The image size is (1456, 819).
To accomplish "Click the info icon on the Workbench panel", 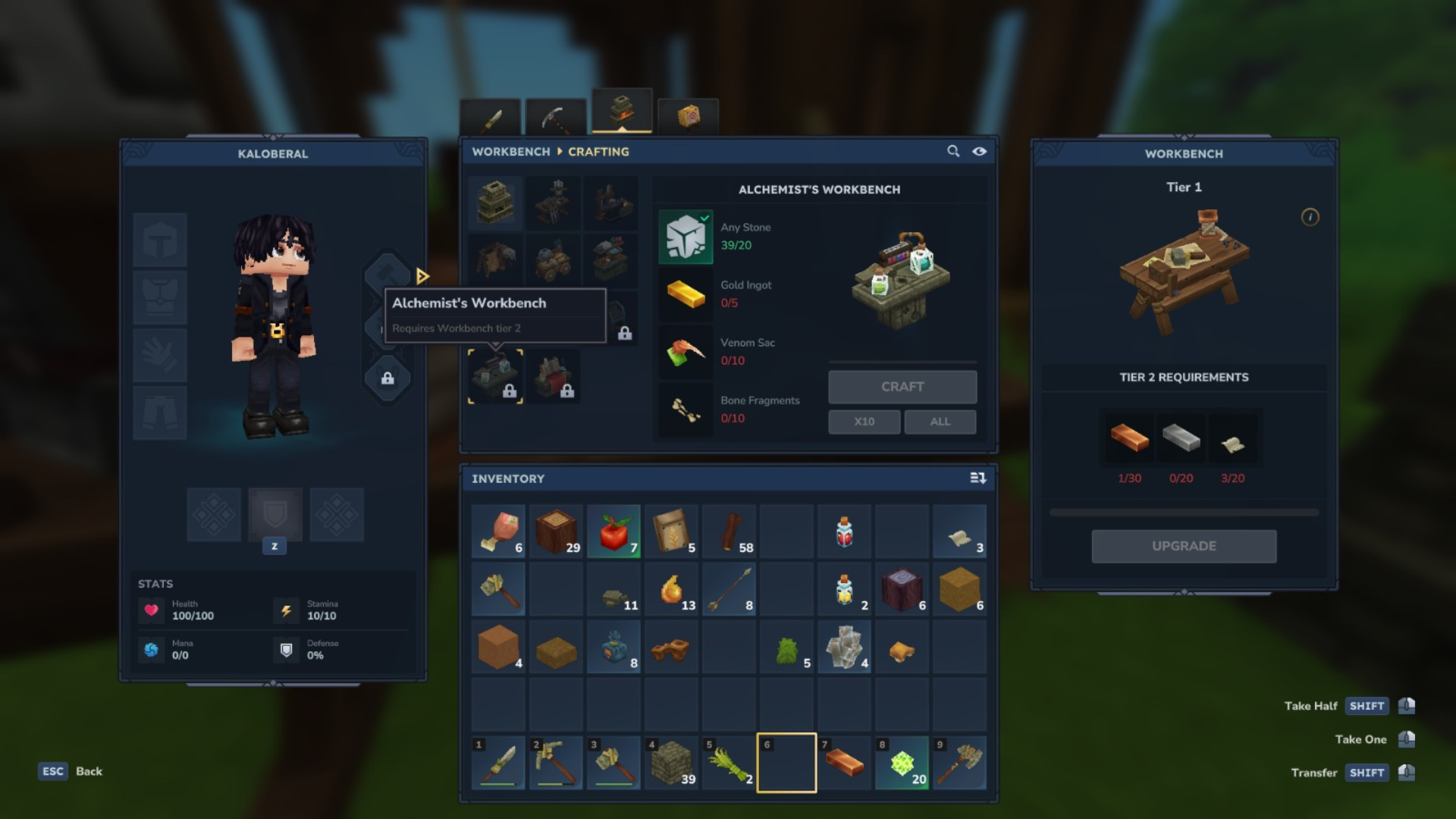I will tap(1309, 215).
